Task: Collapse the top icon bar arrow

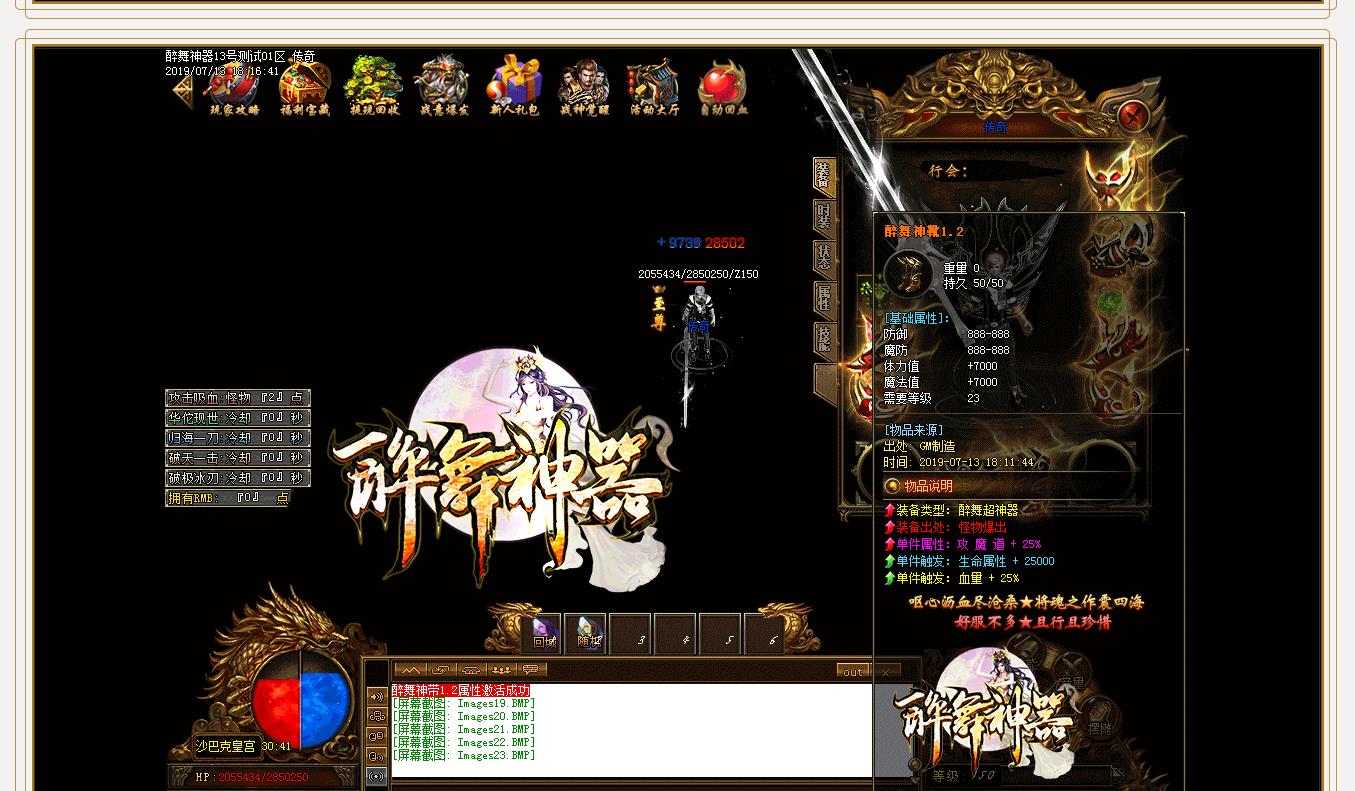Action: [182, 91]
